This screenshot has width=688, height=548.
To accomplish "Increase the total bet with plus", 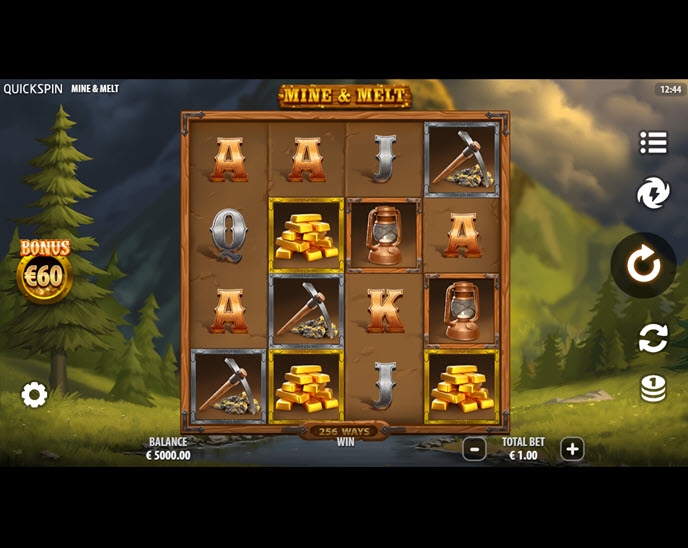I will [571, 449].
